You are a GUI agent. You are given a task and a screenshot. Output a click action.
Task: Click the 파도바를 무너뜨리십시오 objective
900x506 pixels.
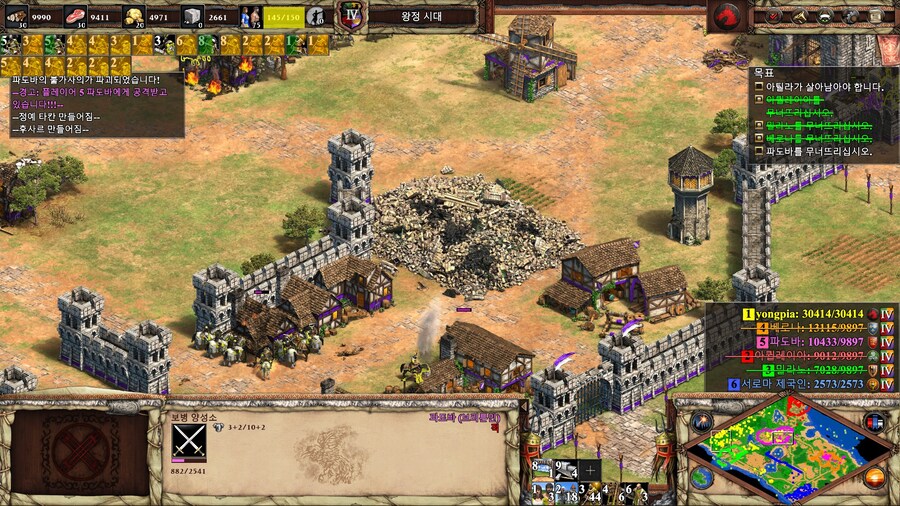pyautogui.click(x=818, y=152)
